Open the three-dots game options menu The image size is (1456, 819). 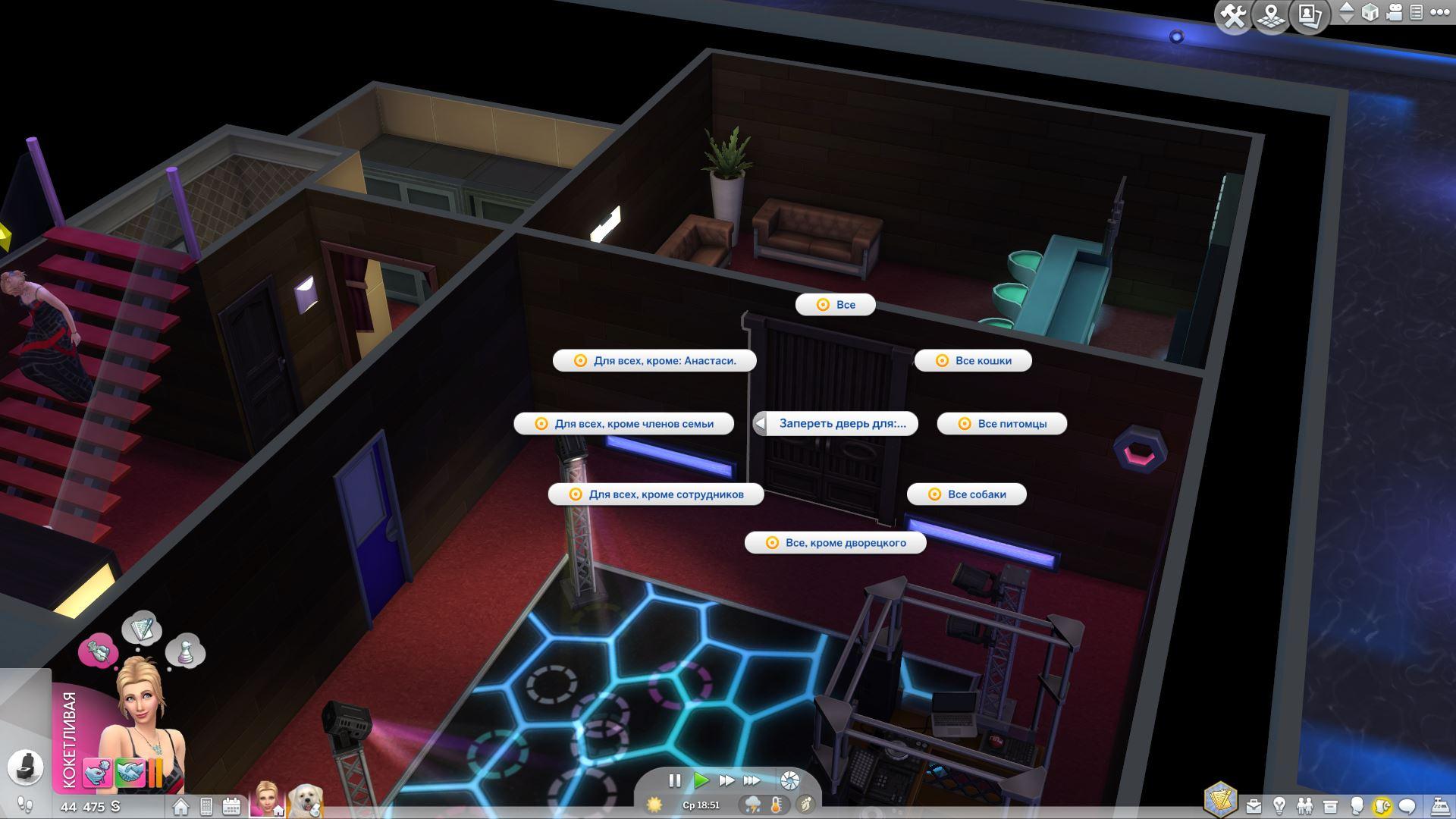[x=1439, y=12]
